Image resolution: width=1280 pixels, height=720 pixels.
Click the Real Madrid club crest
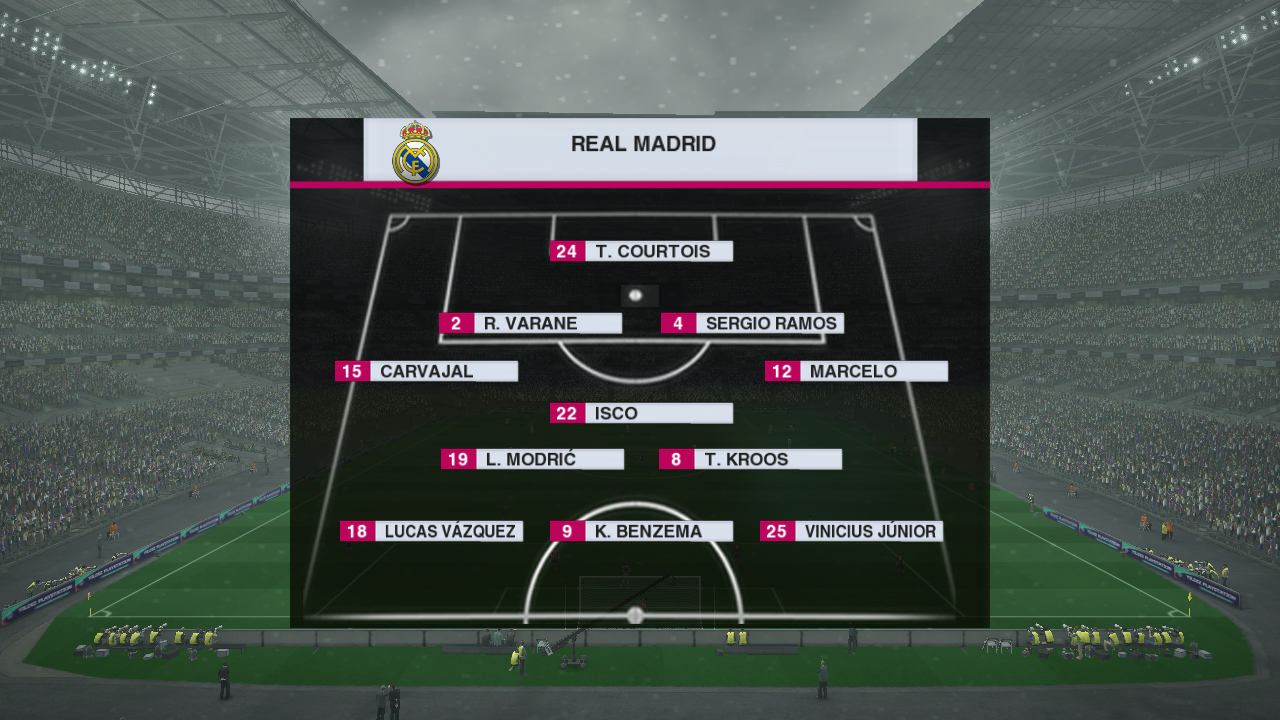pyautogui.click(x=415, y=153)
